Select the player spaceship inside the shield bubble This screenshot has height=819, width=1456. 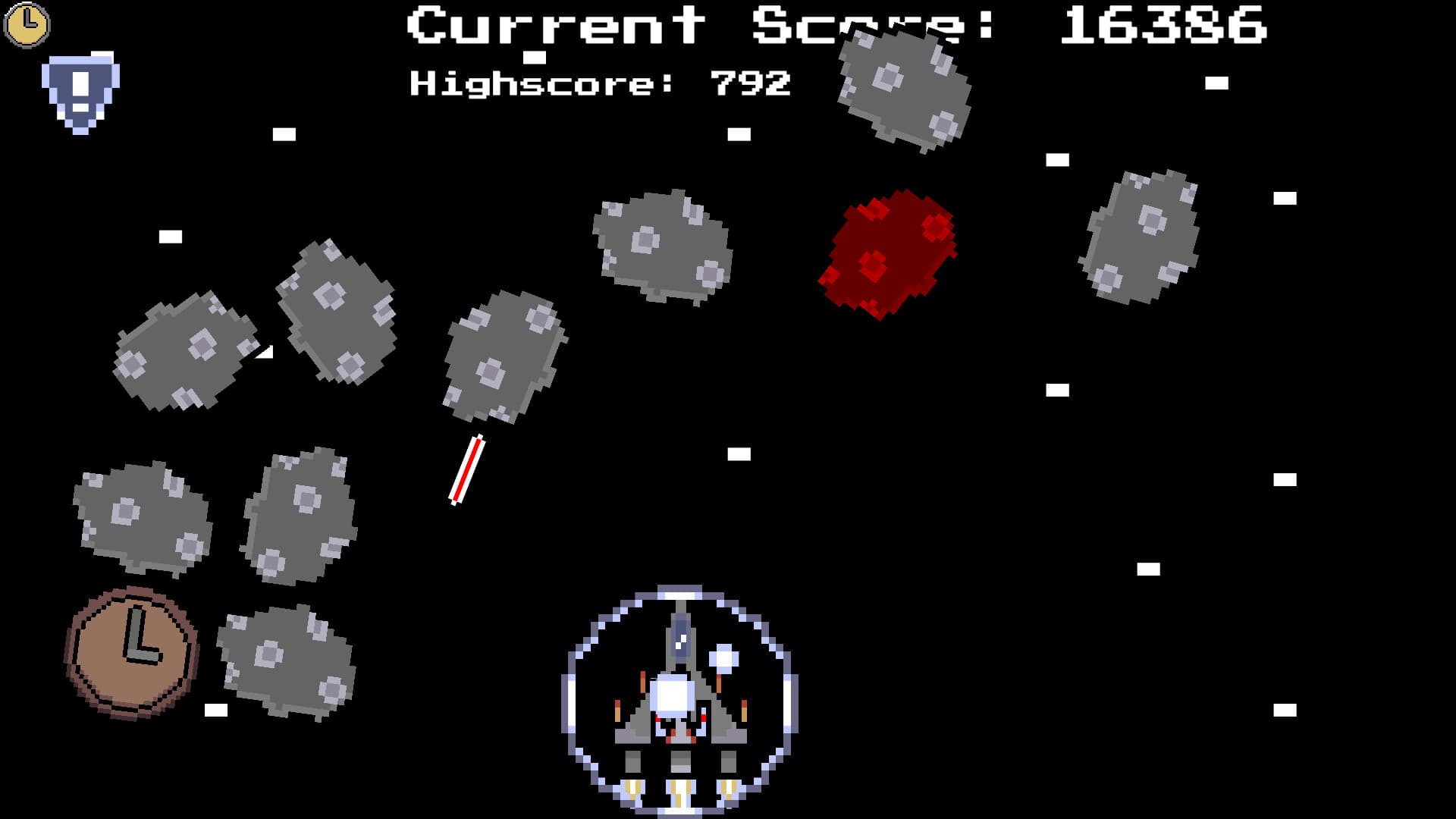pos(675,698)
